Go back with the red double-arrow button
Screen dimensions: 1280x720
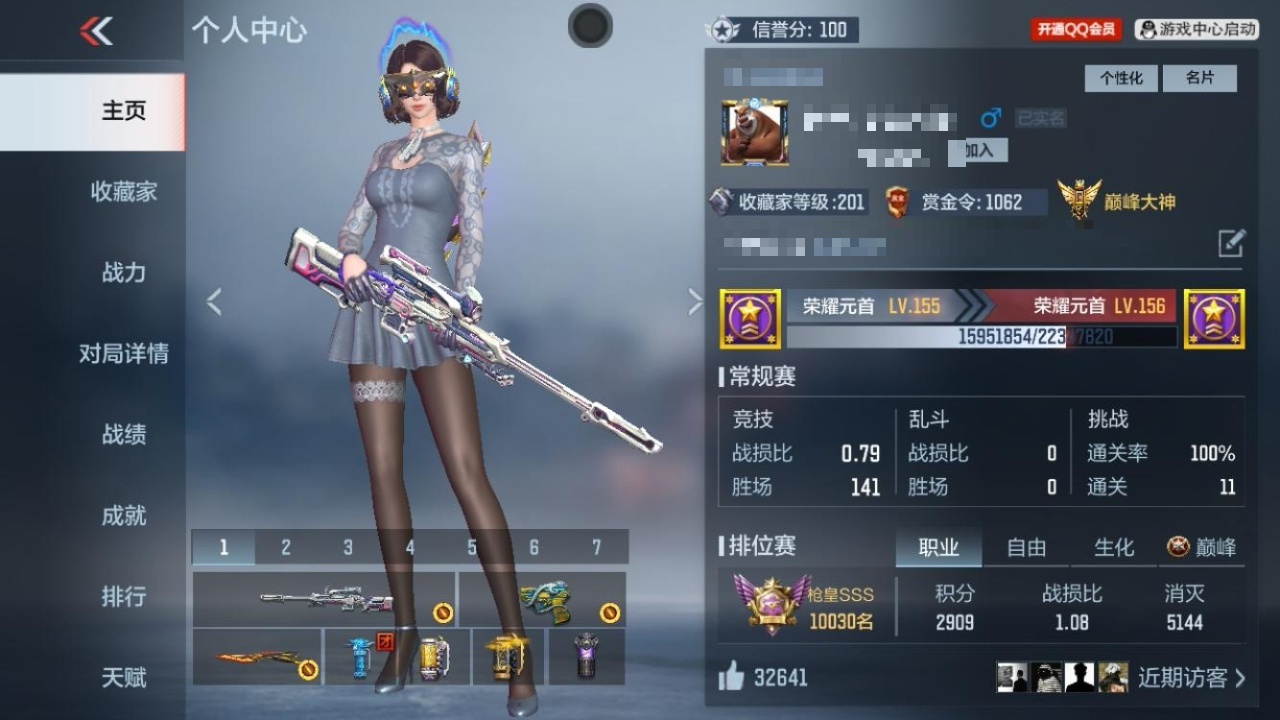point(96,31)
